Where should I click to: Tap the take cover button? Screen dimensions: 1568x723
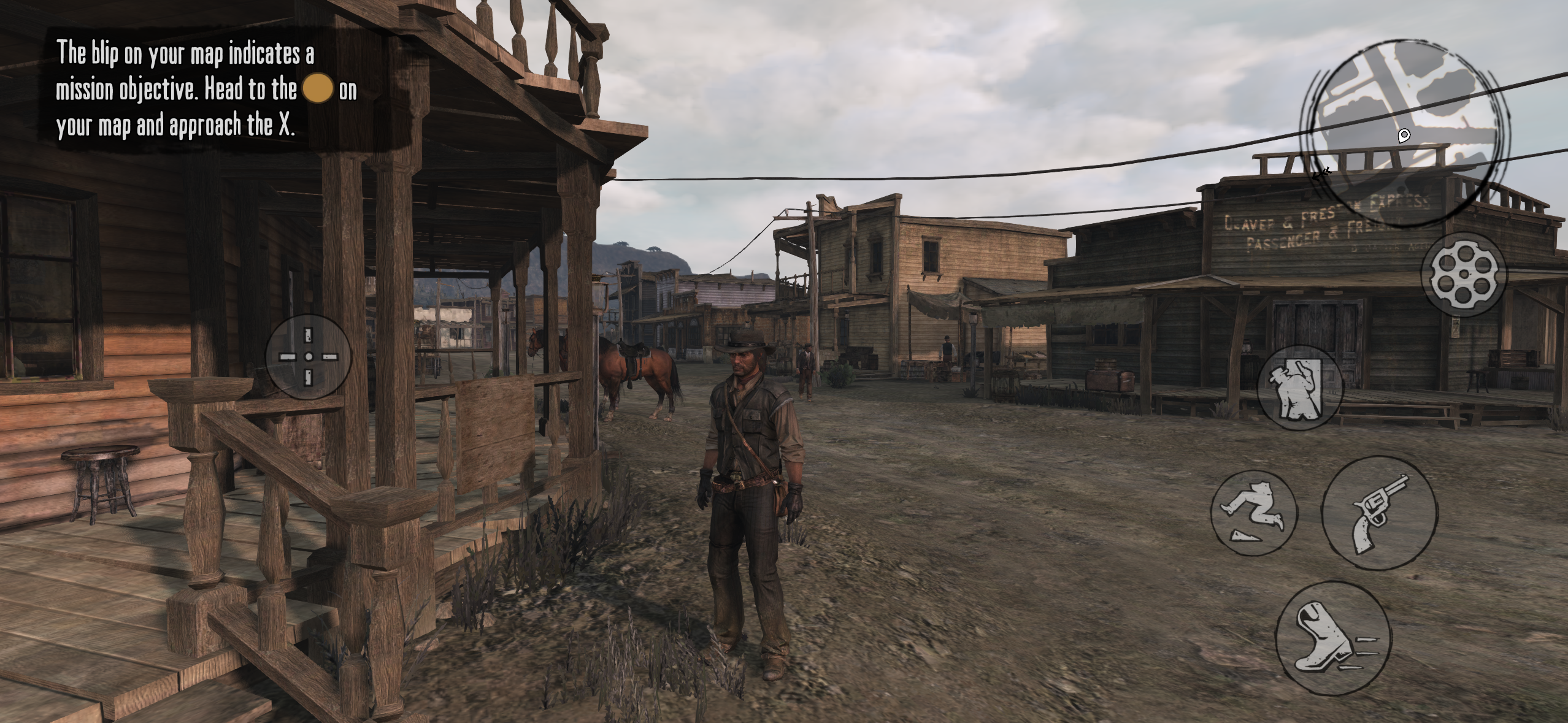click(1300, 388)
